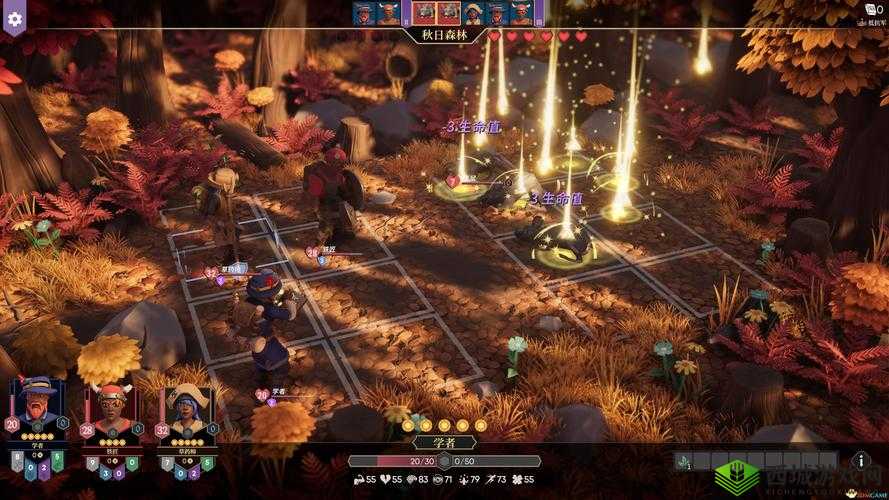Select the Scholar portrait in party panel
Viewport: 889px width, 500px height.
pos(37,405)
